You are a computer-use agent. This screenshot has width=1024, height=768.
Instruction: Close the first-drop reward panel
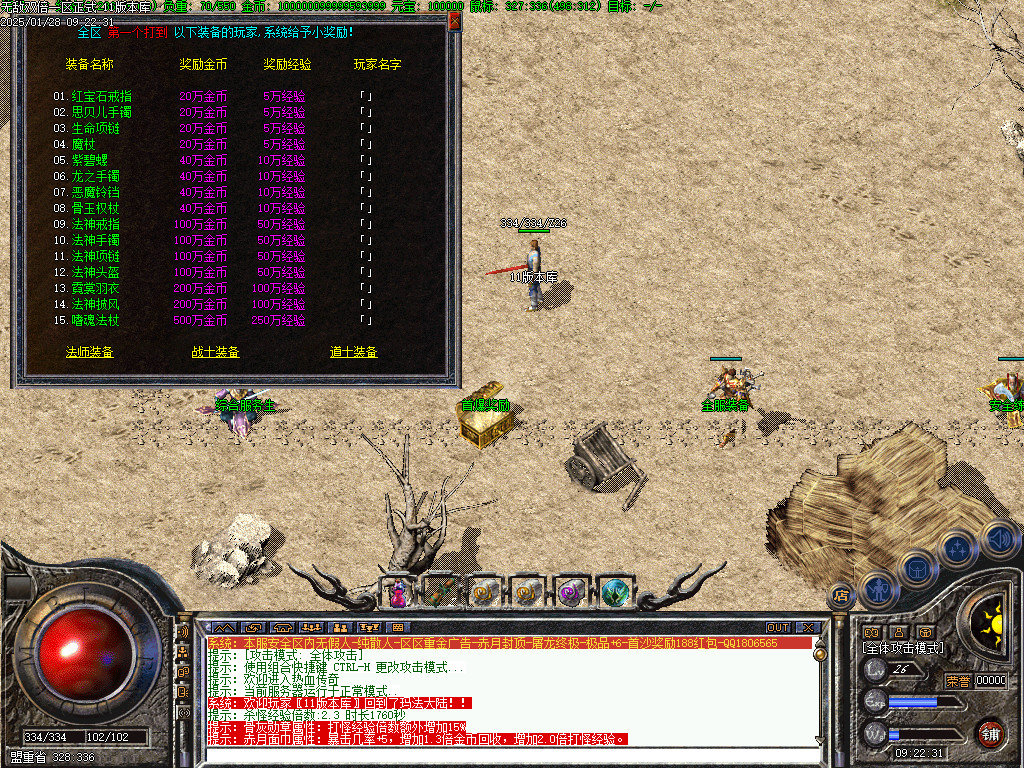(x=454, y=20)
